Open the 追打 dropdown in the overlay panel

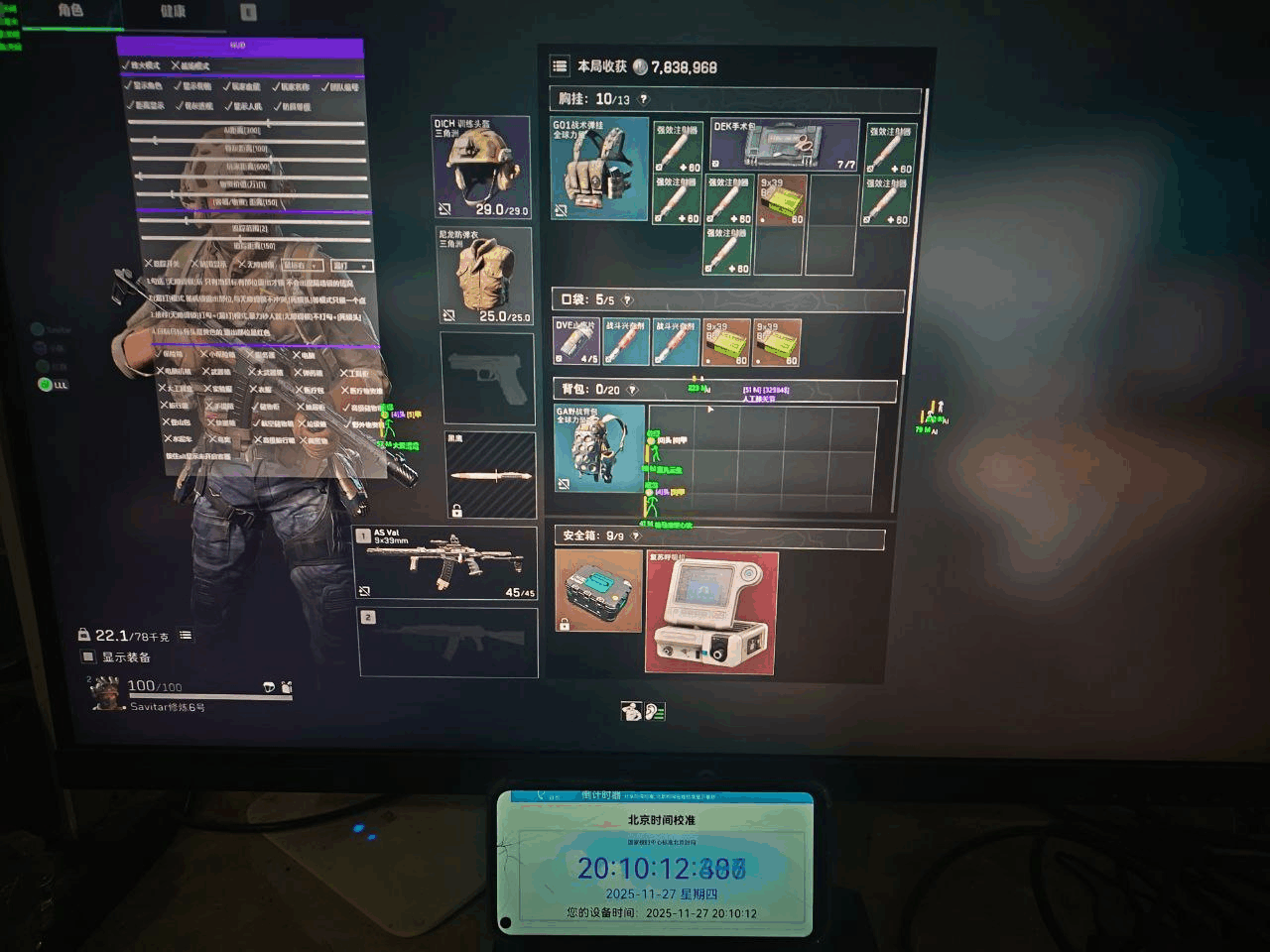[351, 267]
